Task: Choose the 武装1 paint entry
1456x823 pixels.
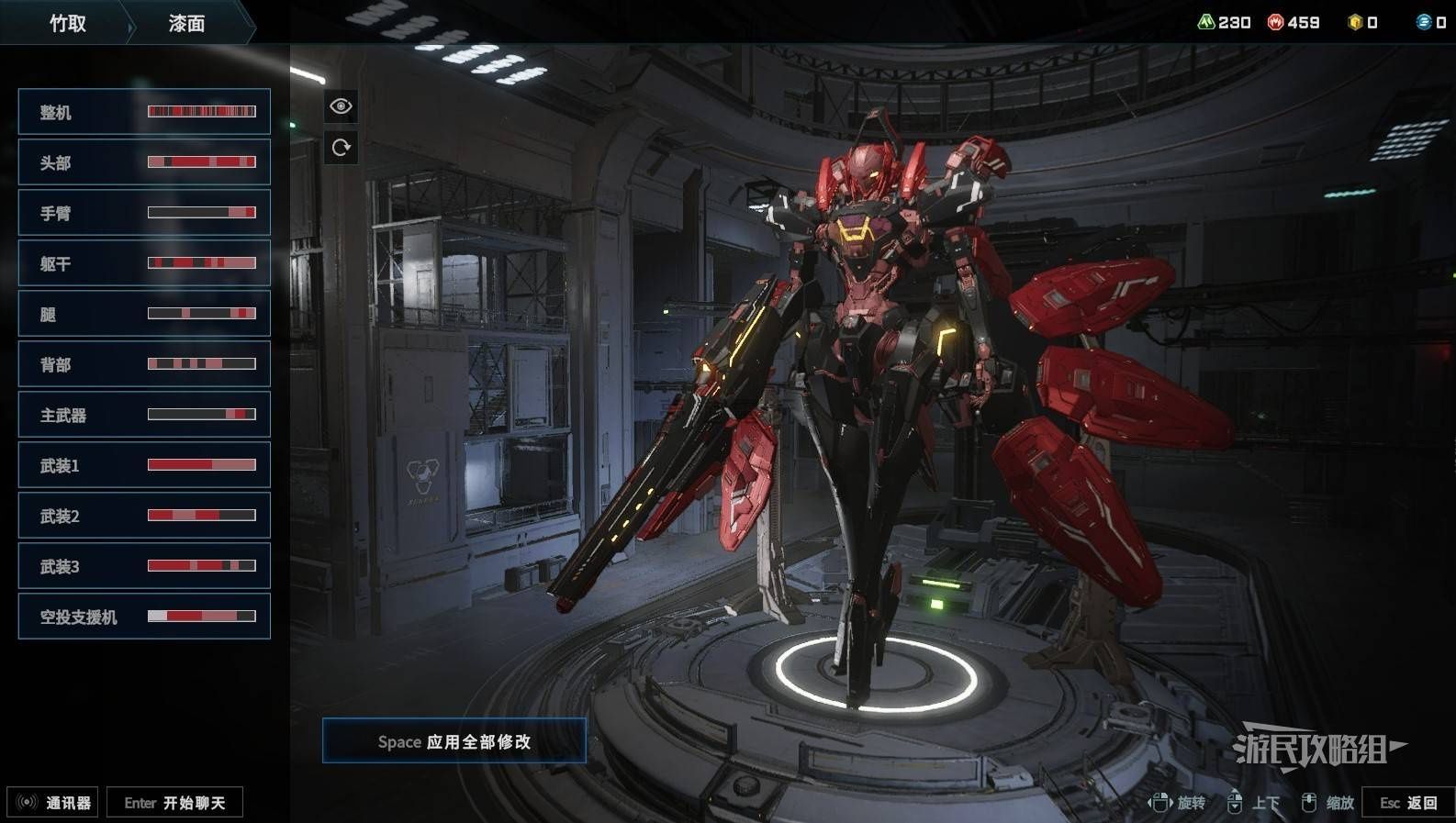Action: [x=144, y=465]
